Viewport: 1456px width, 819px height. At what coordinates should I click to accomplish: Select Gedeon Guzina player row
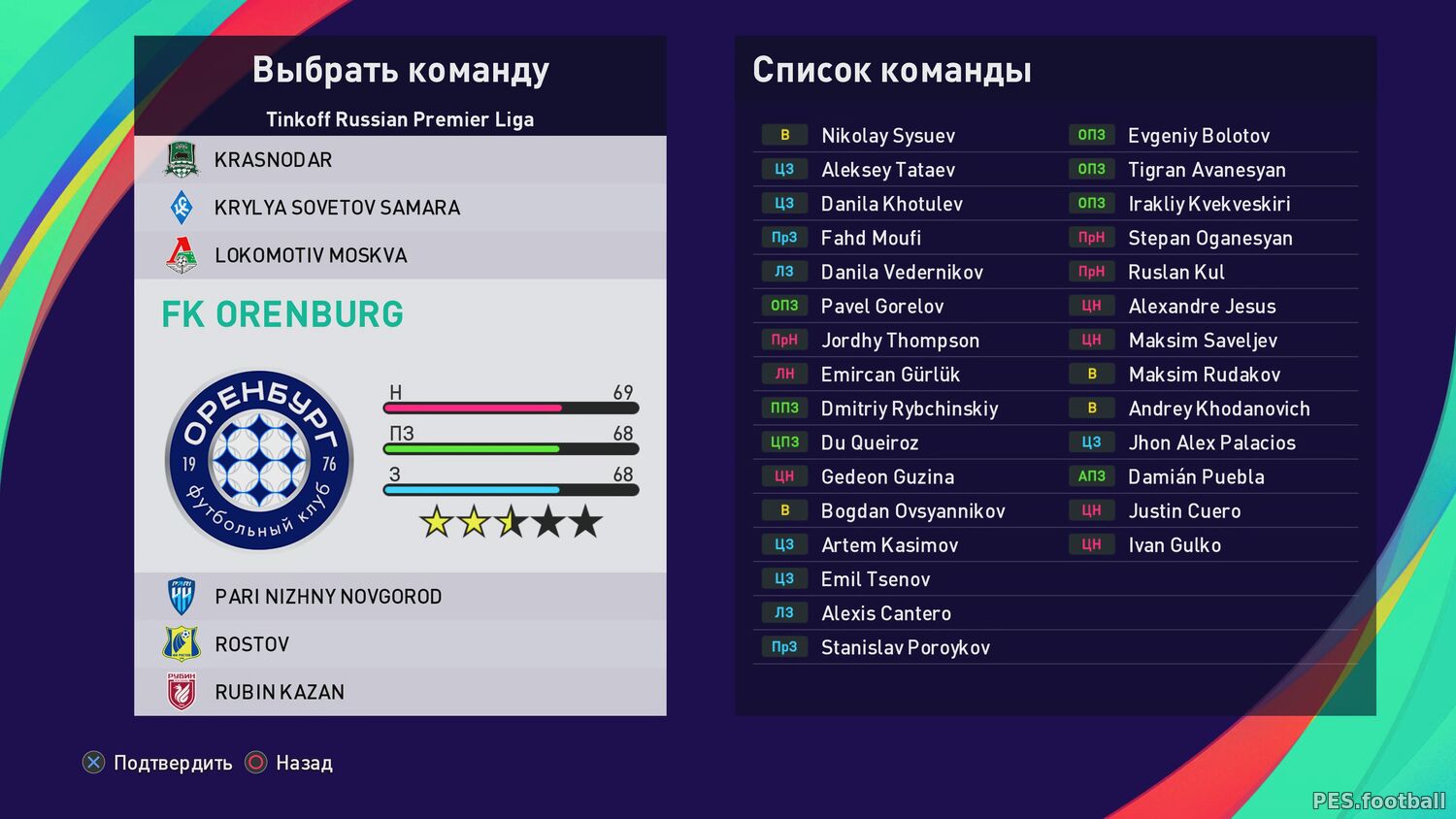coord(887,476)
